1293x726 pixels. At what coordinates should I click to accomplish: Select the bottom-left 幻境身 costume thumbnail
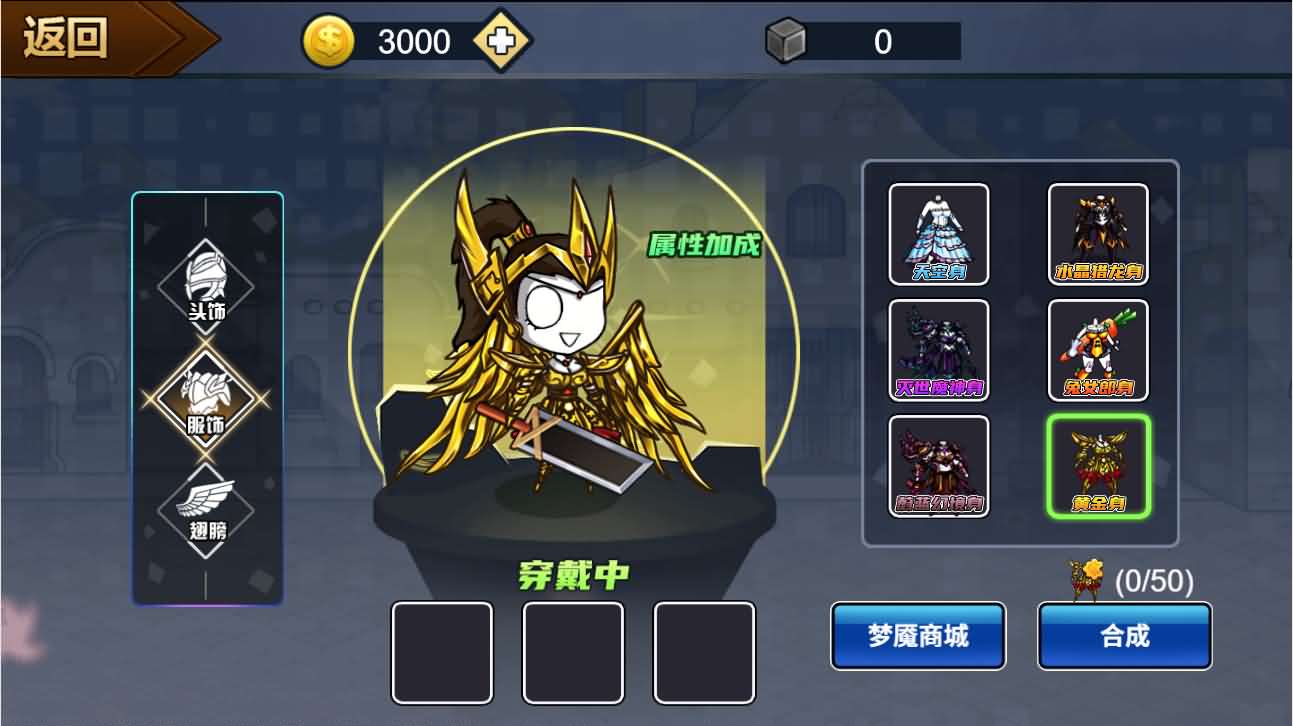tap(938, 467)
